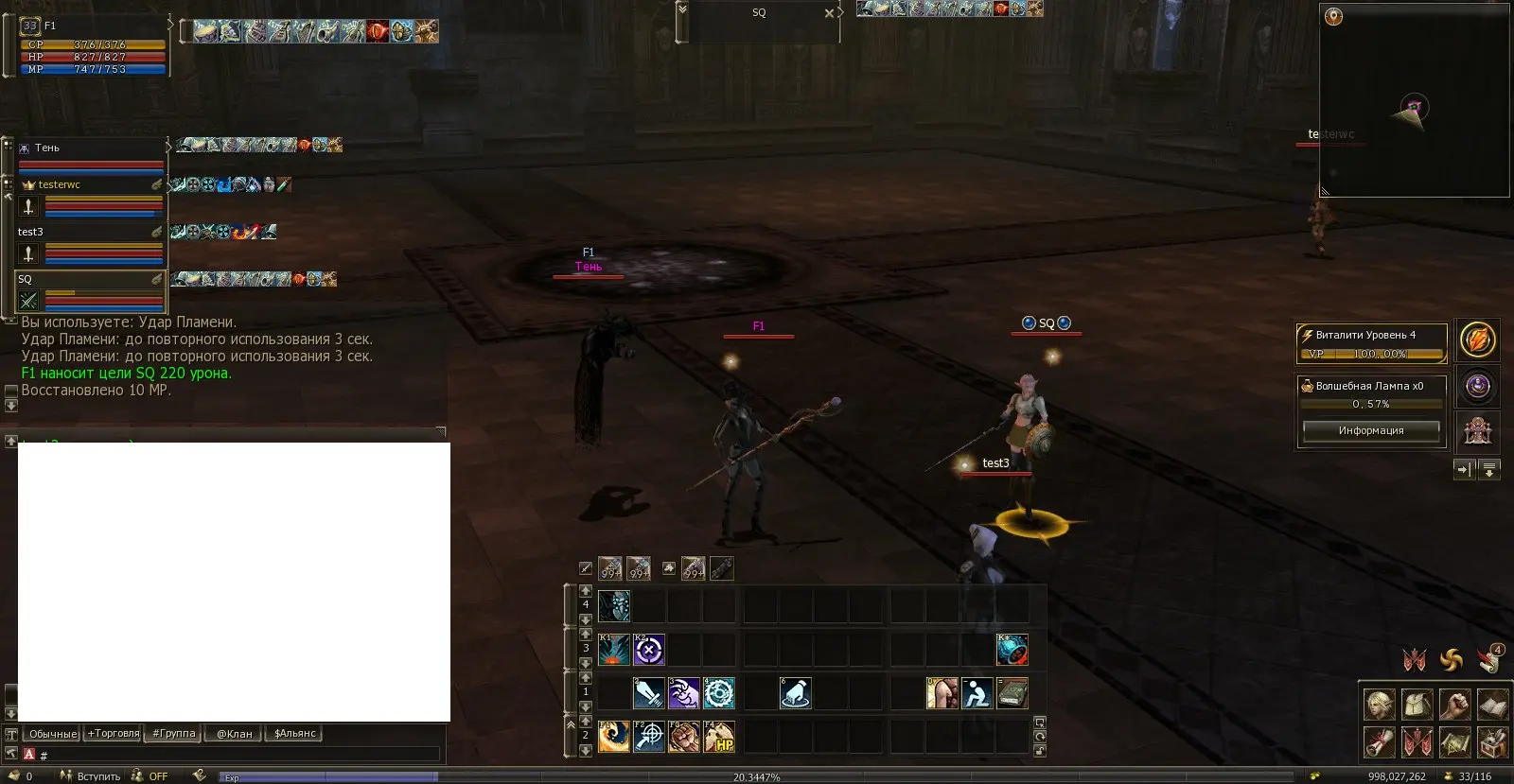Switch to the @Клан chat tab
1514x784 pixels.
[235, 734]
